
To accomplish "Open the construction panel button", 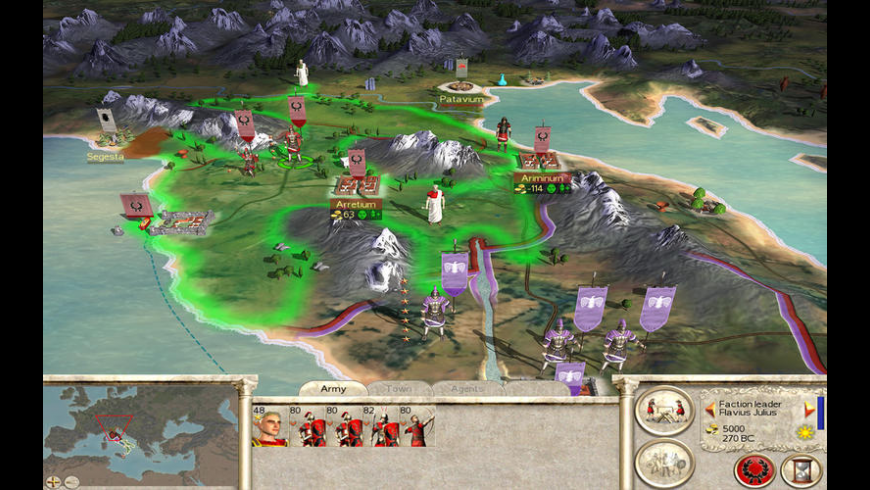I will pyautogui.click(x=664, y=410).
